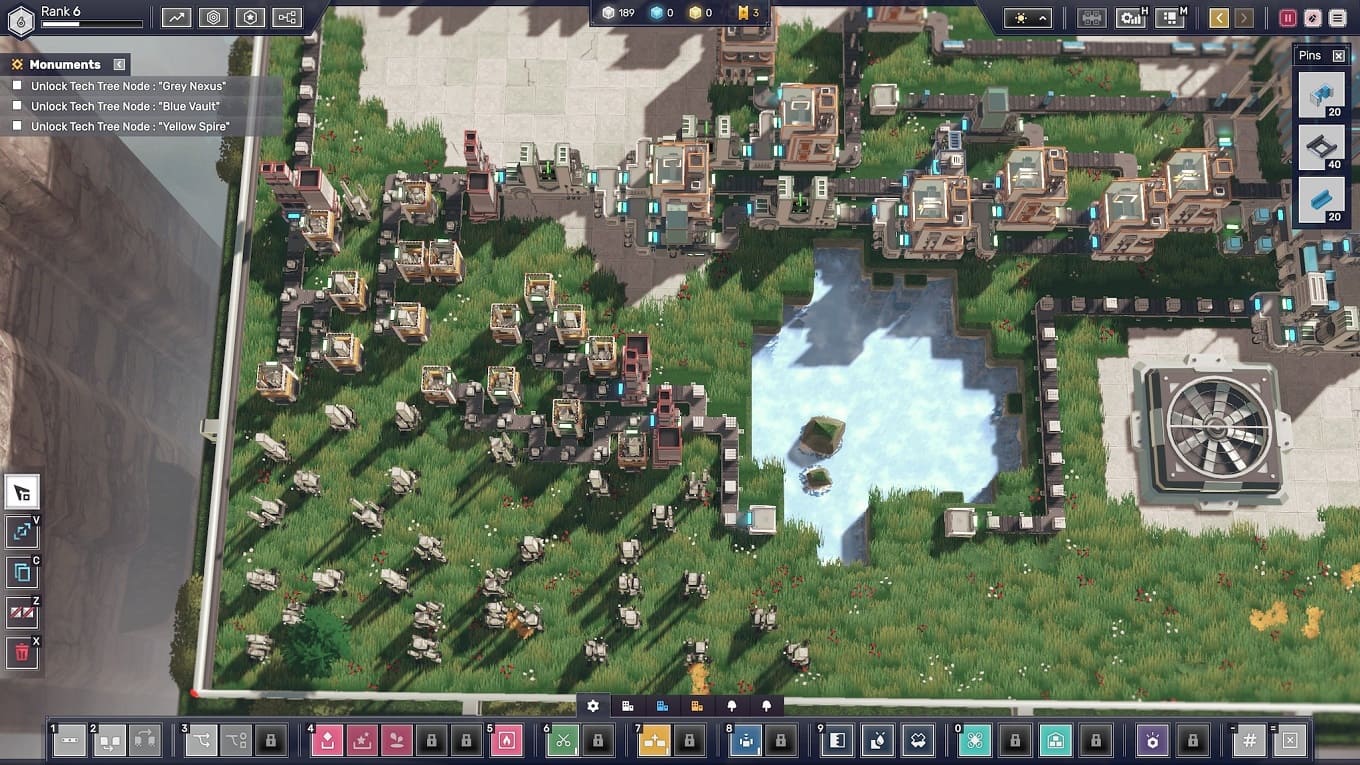The height and width of the screenshot is (765, 1360).
Task: Choose the selection cursor tool
Action: click(x=22, y=492)
